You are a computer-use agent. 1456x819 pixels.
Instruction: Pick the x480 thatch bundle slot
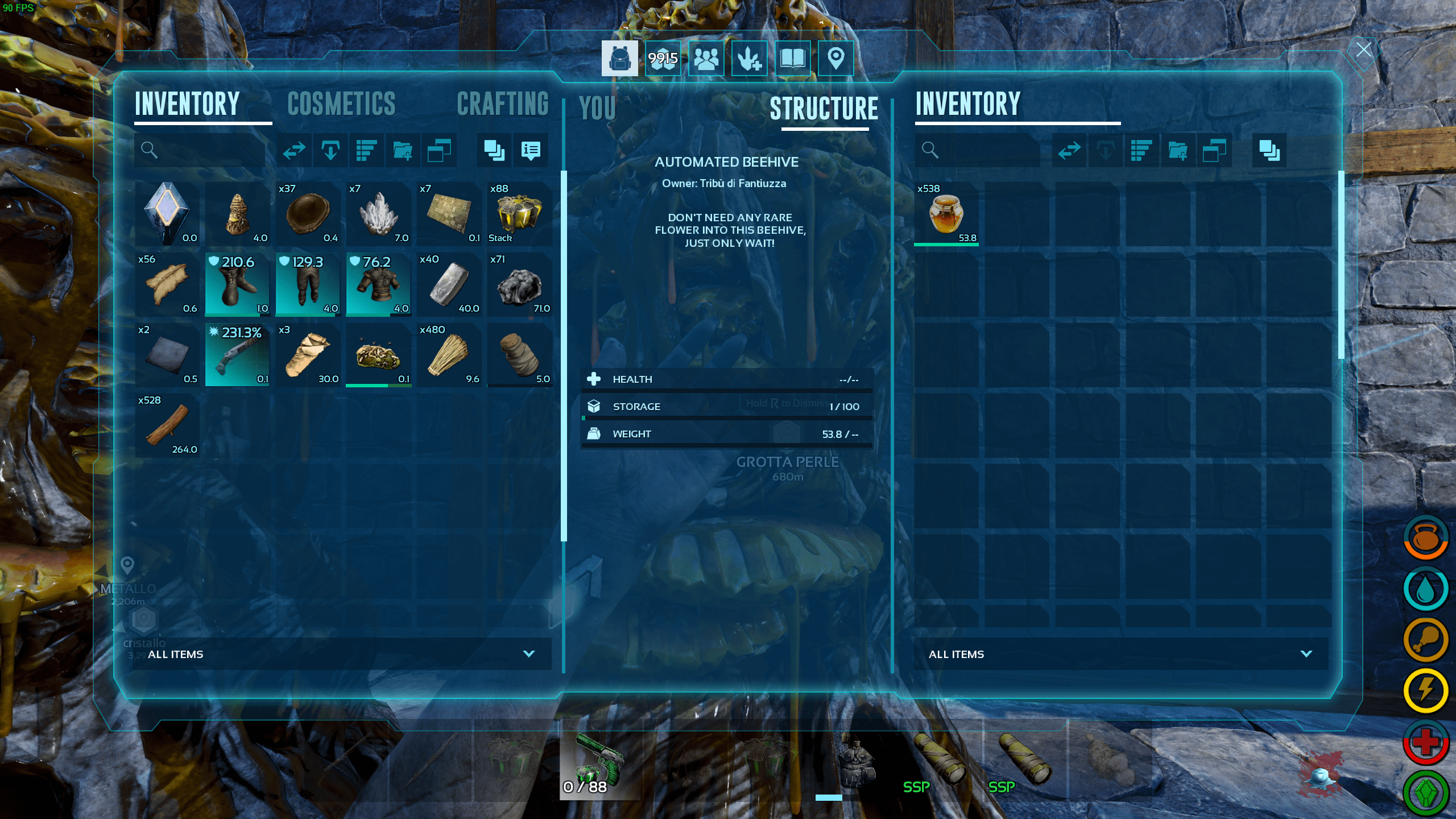coord(449,355)
